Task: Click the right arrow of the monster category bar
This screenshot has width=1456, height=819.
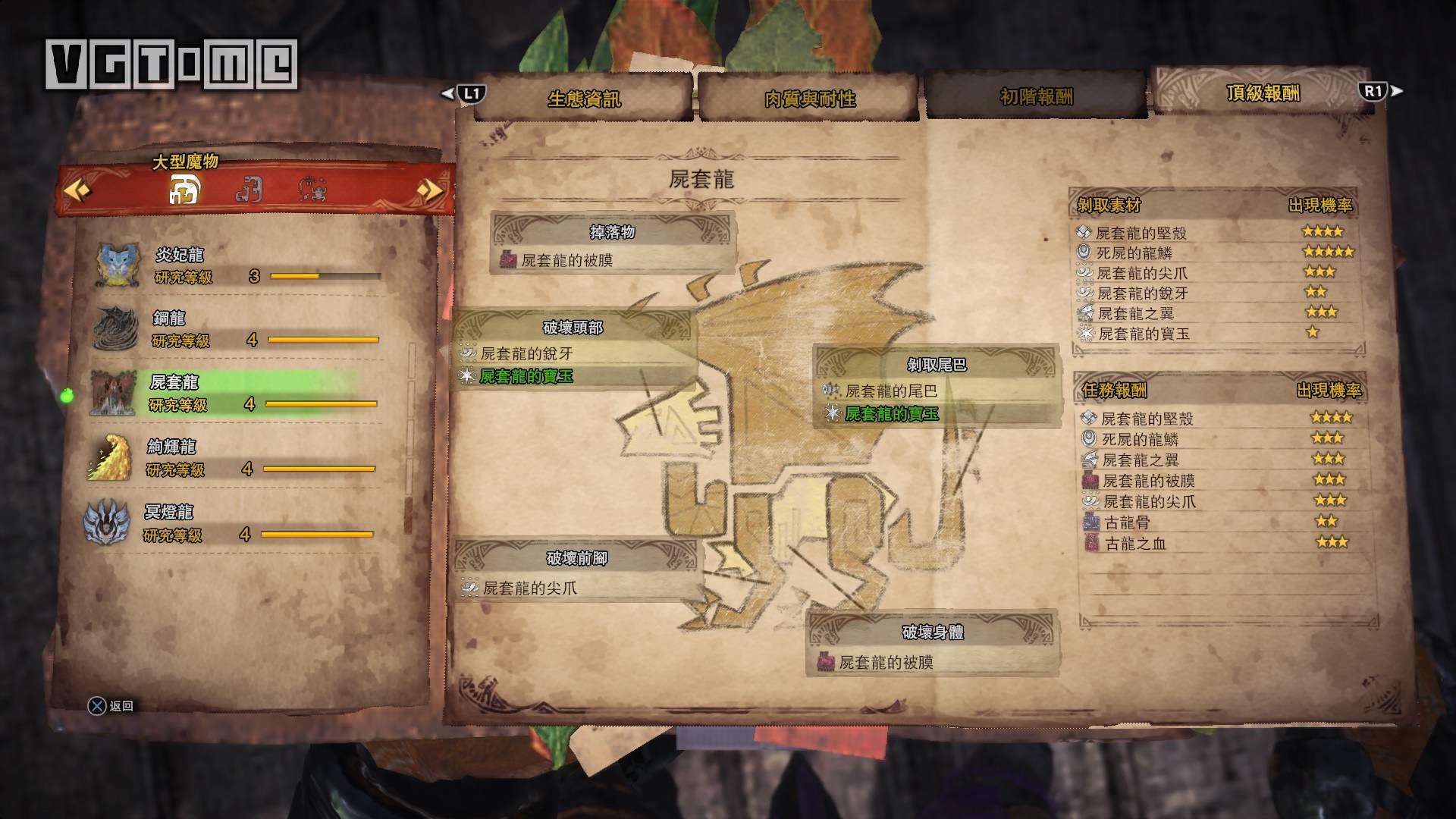Action: [429, 189]
